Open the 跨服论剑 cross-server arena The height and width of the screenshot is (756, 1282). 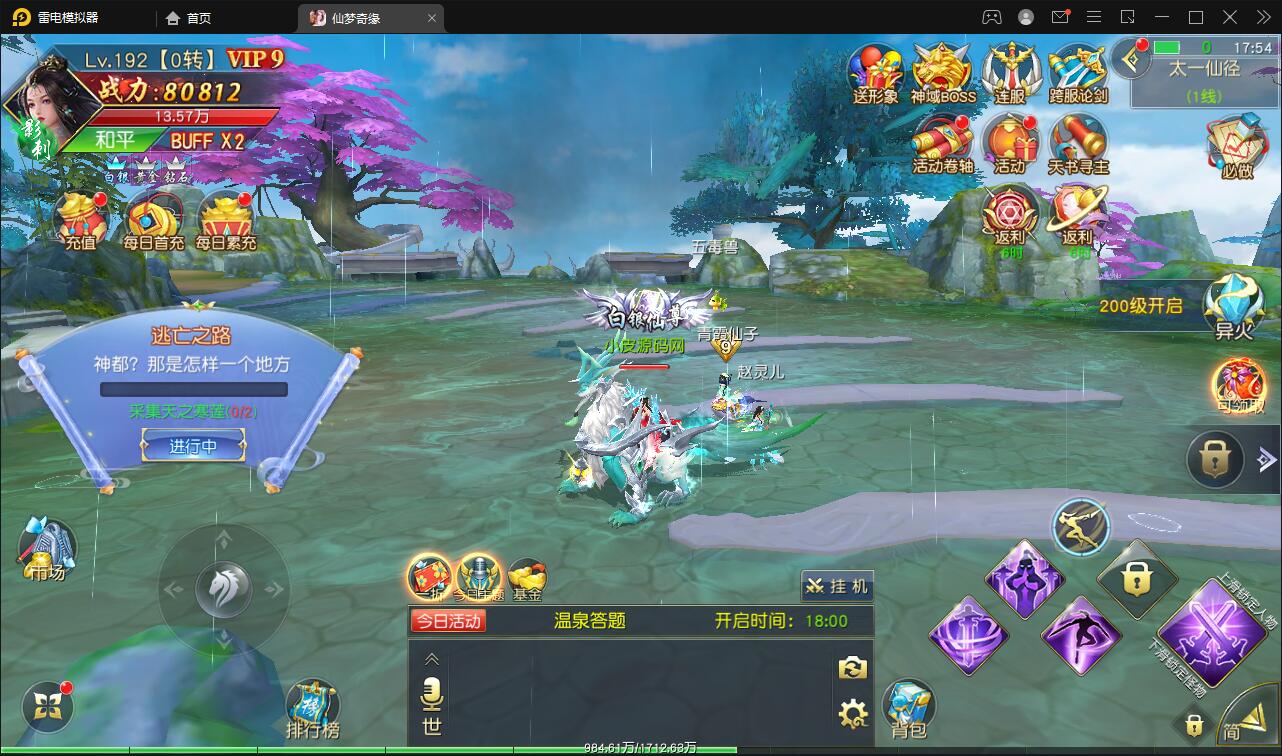1078,73
